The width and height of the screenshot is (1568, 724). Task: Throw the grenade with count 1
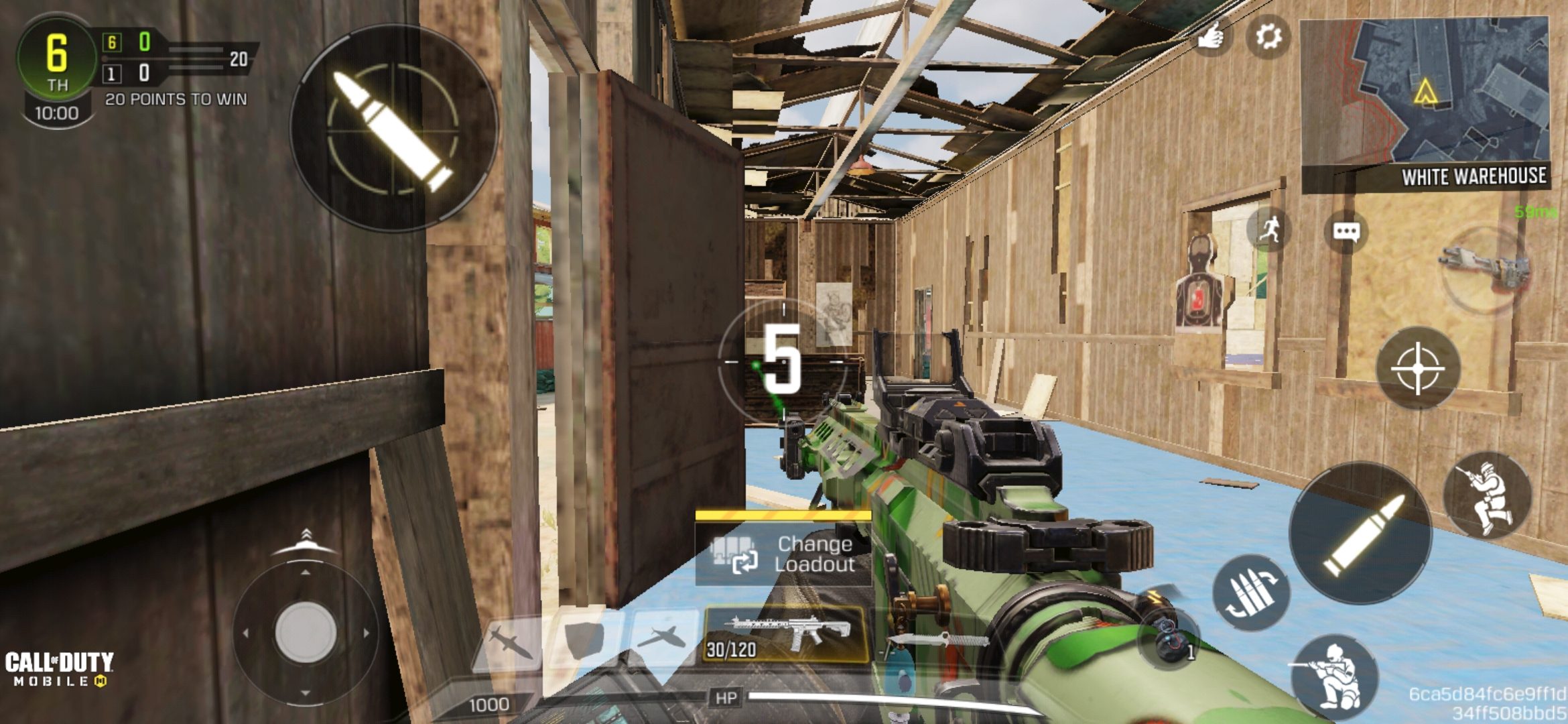coord(1170,642)
